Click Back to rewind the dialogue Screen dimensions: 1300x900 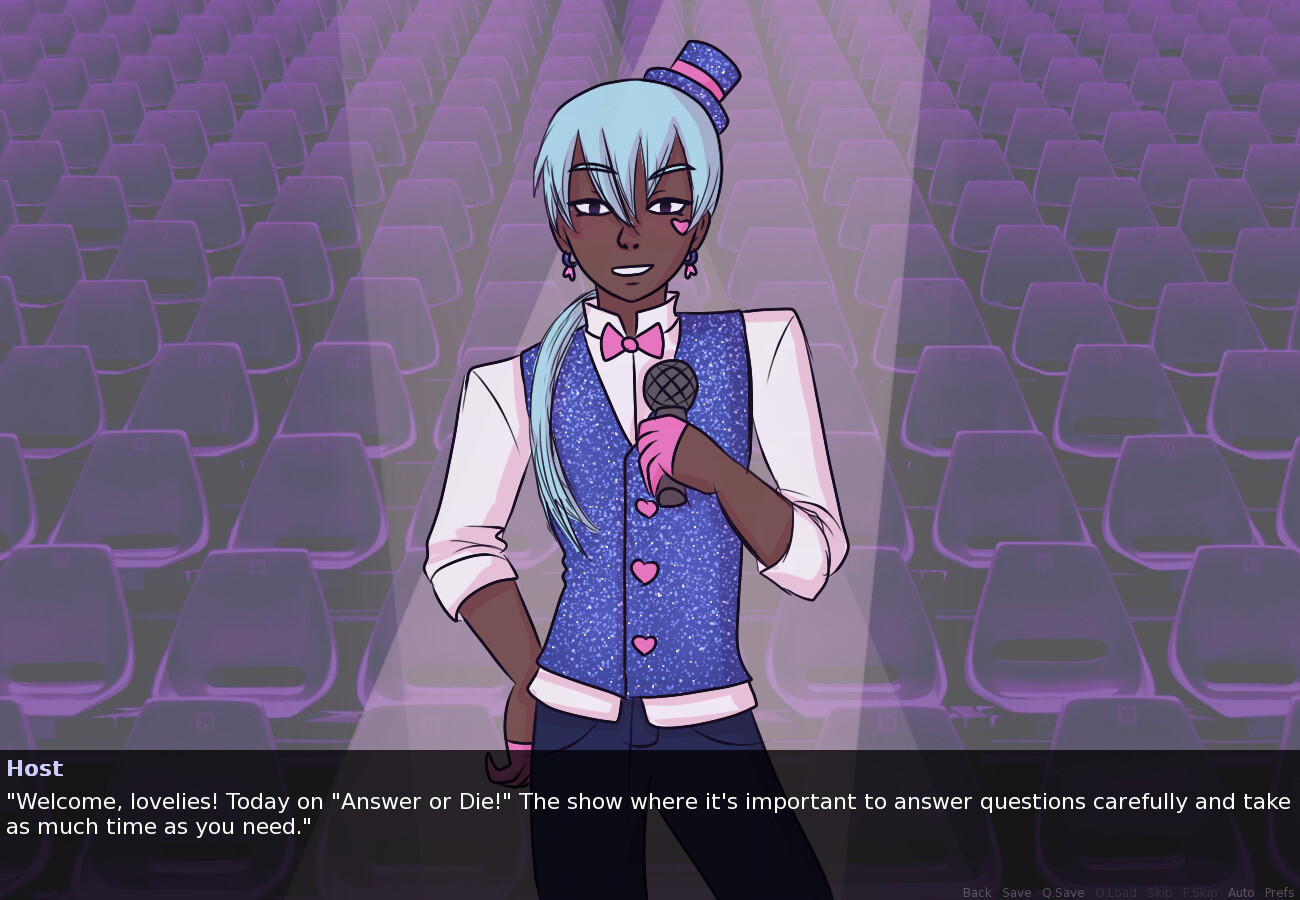coord(976,892)
